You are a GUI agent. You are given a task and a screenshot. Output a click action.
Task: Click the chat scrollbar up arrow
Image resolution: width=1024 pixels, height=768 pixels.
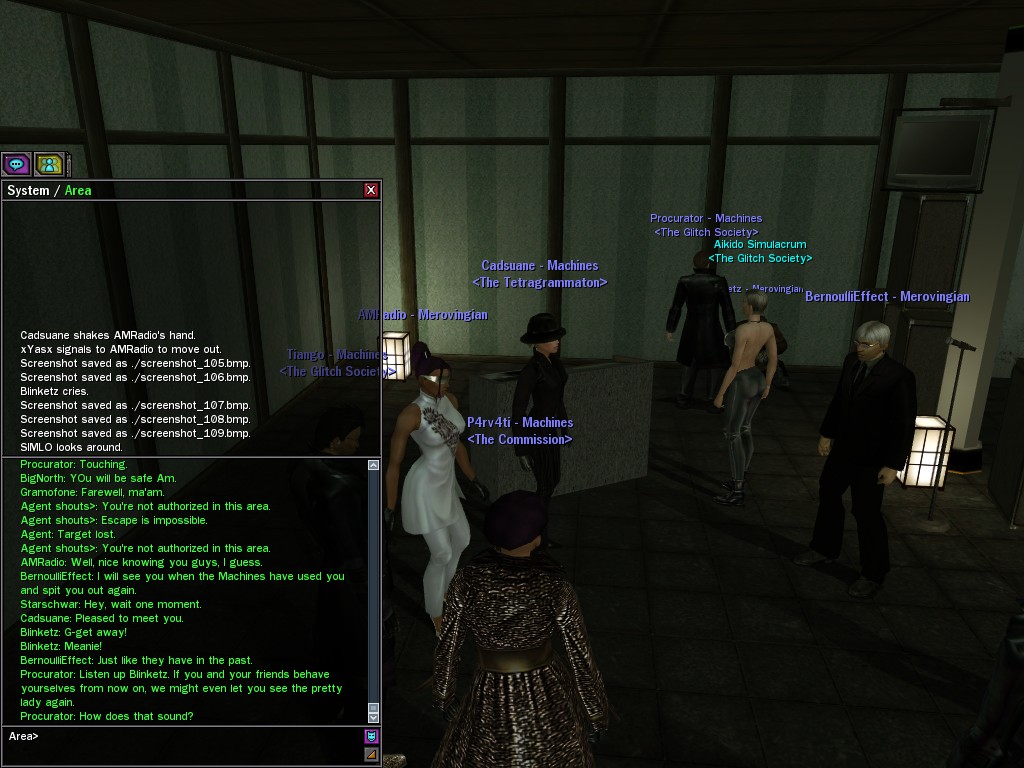pos(374,465)
